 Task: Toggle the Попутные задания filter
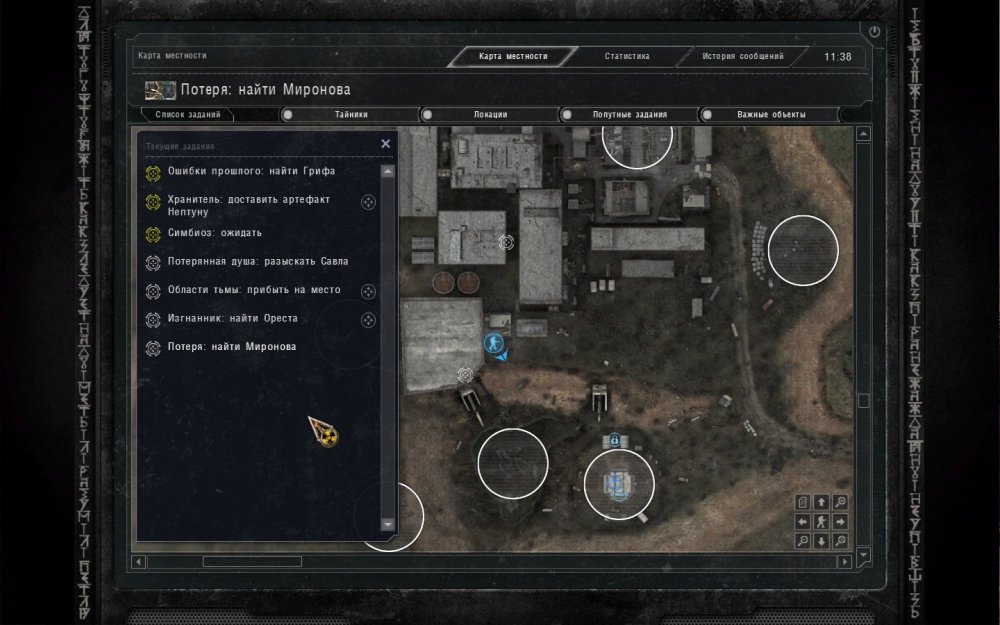[x=630, y=114]
